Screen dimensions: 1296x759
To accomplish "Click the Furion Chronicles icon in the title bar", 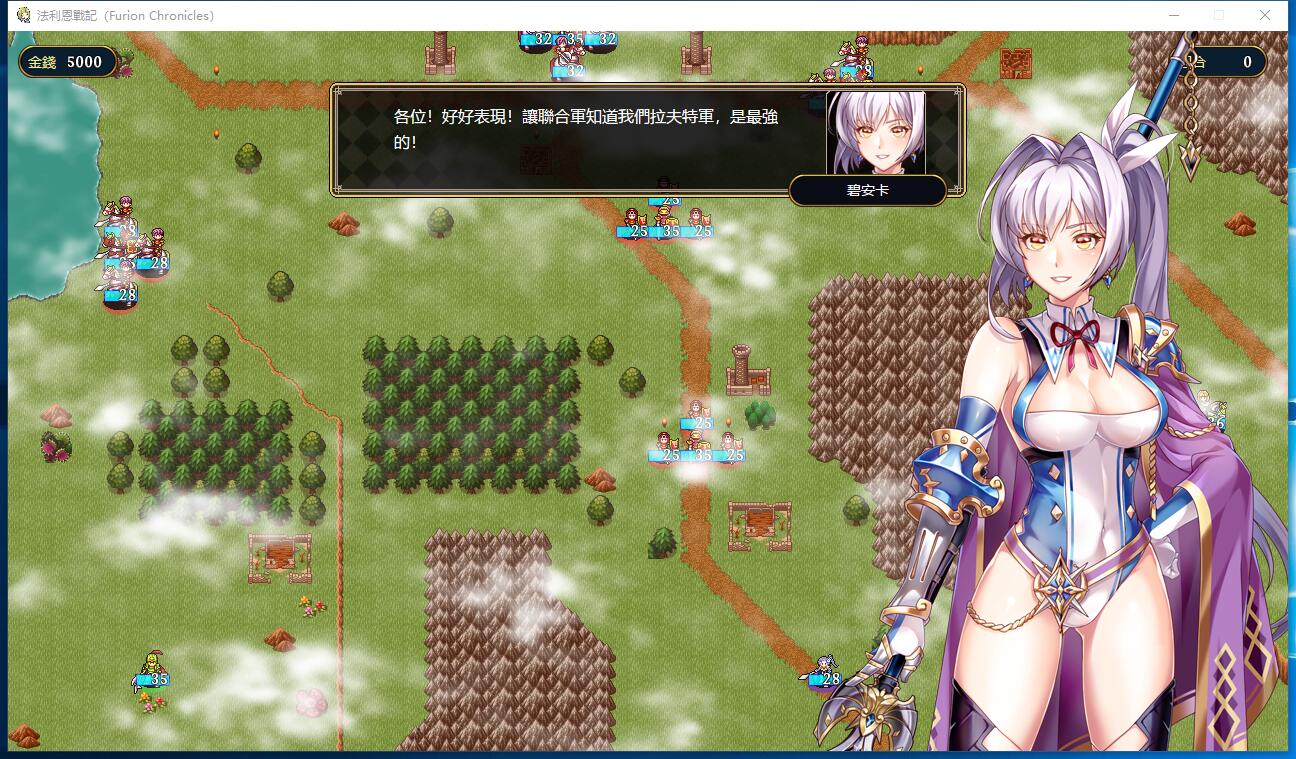I will coord(24,15).
